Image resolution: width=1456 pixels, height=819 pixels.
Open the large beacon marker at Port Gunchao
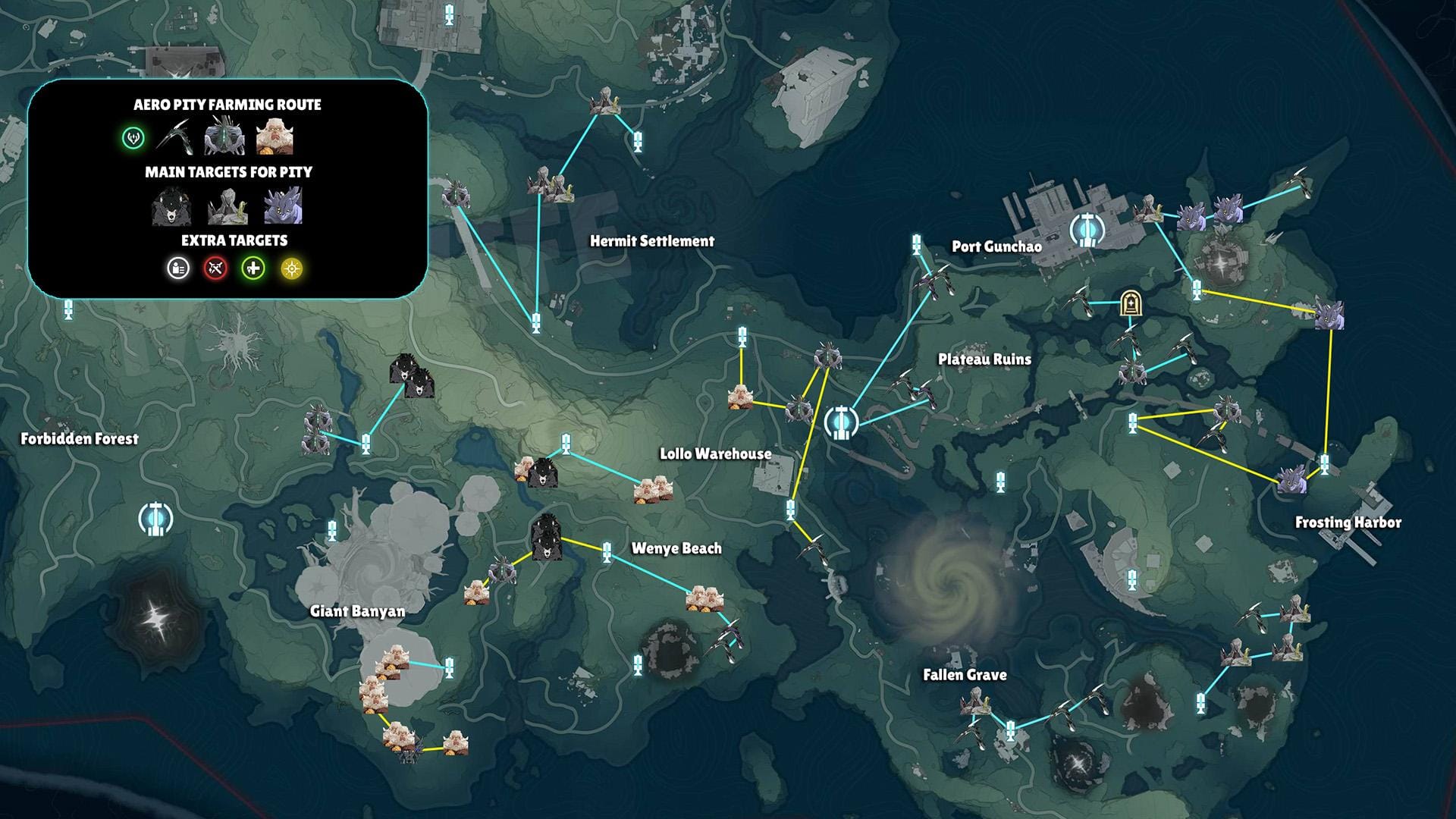(1087, 229)
